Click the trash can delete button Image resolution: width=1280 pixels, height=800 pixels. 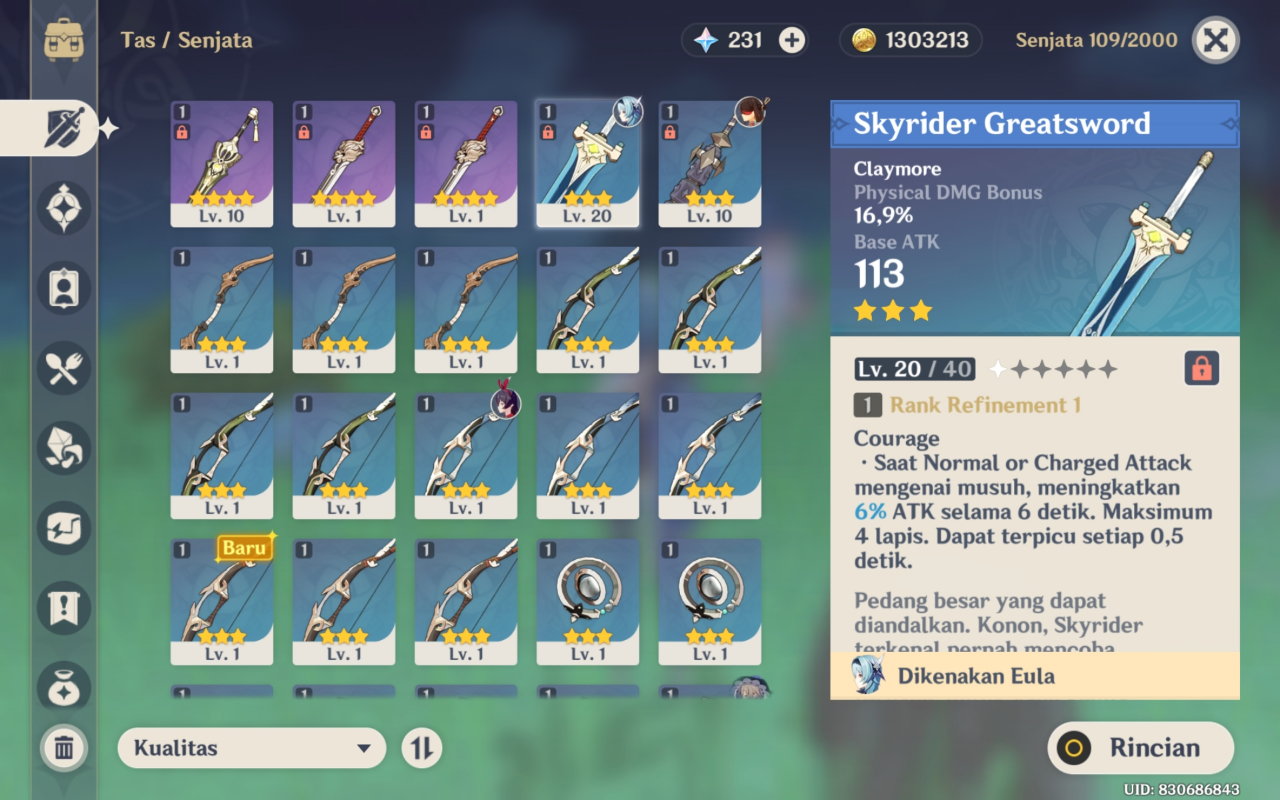click(x=64, y=748)
